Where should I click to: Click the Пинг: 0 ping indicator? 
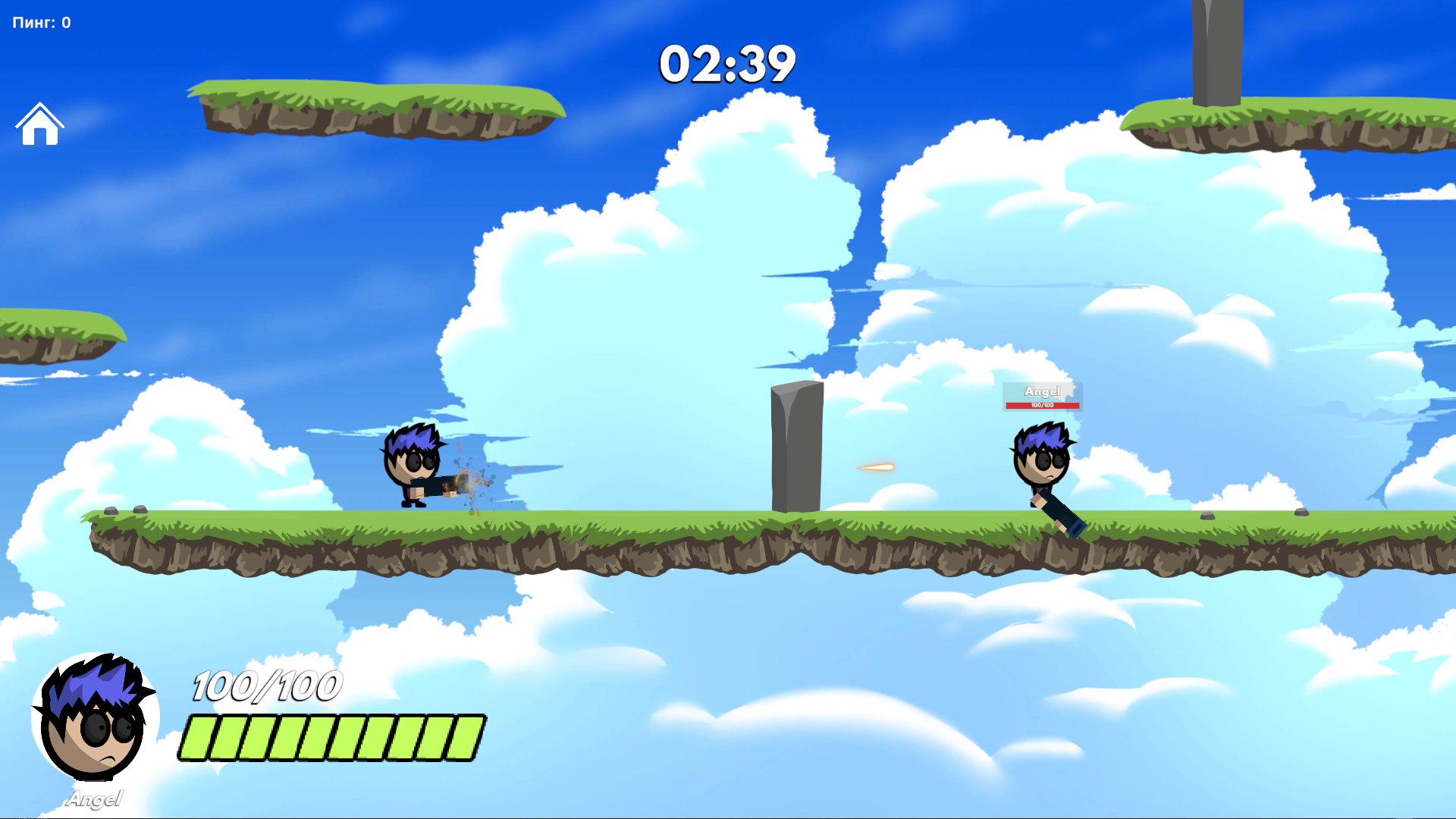click(x=39, y=22)
